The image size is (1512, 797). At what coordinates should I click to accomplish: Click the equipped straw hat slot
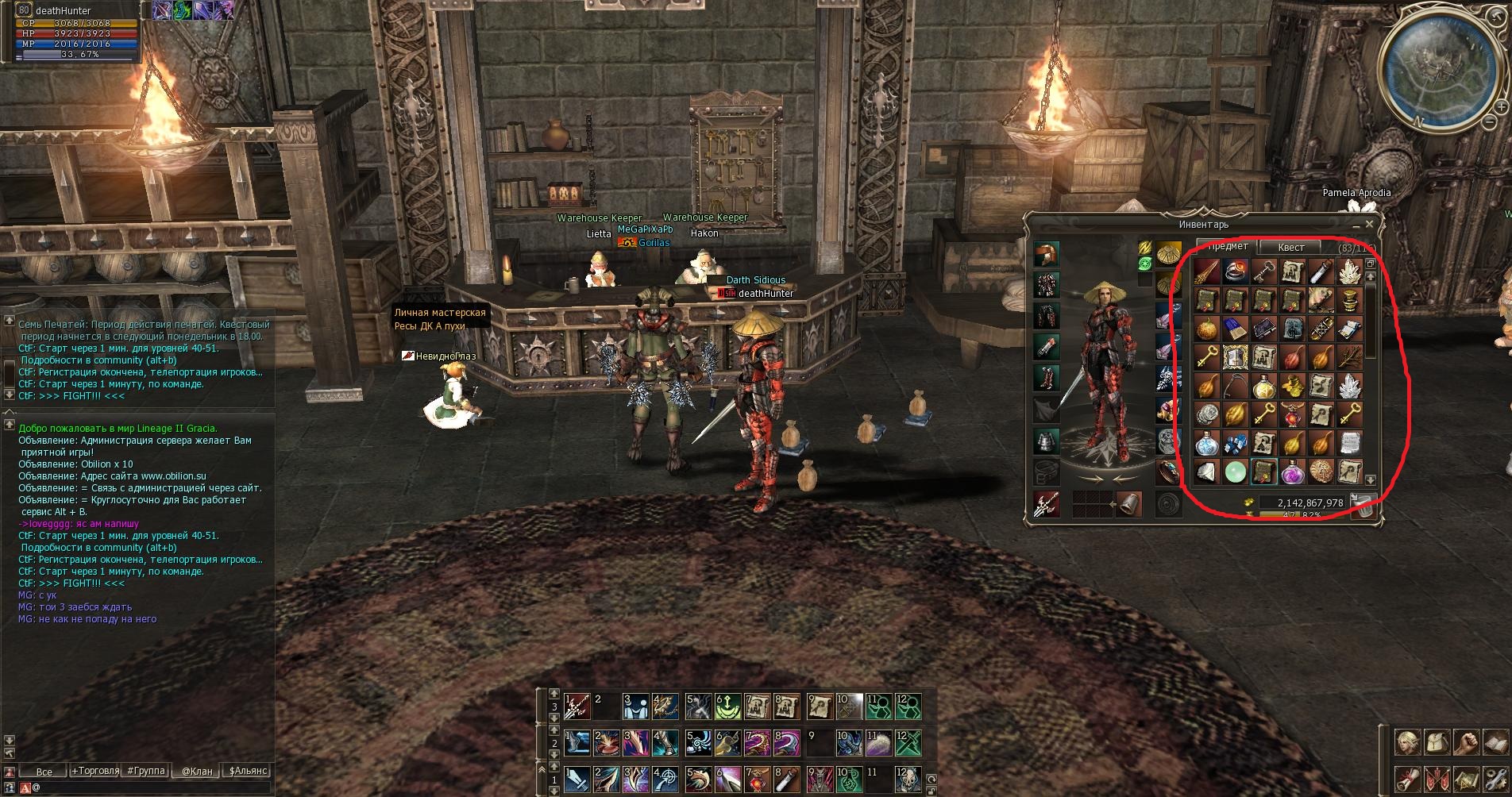click(x=1046, y=256)
